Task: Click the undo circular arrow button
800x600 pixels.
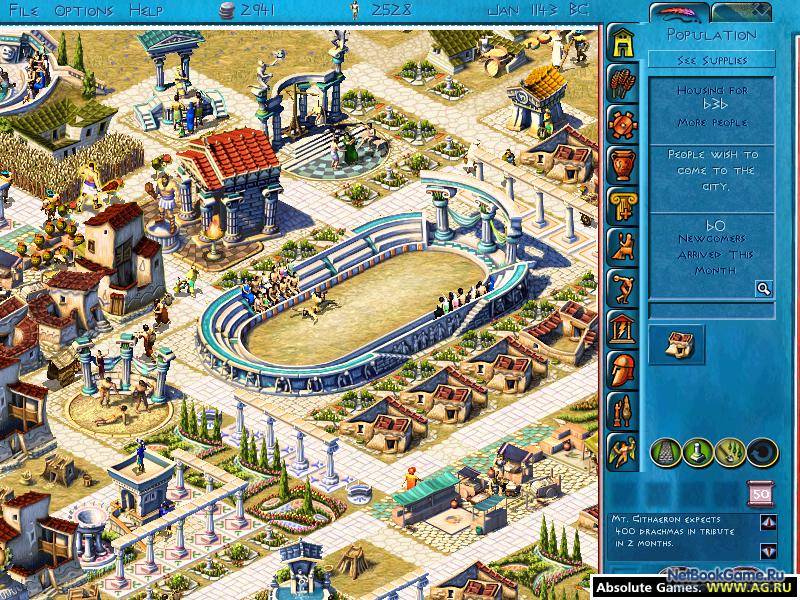Action: (x=762, y=453)
